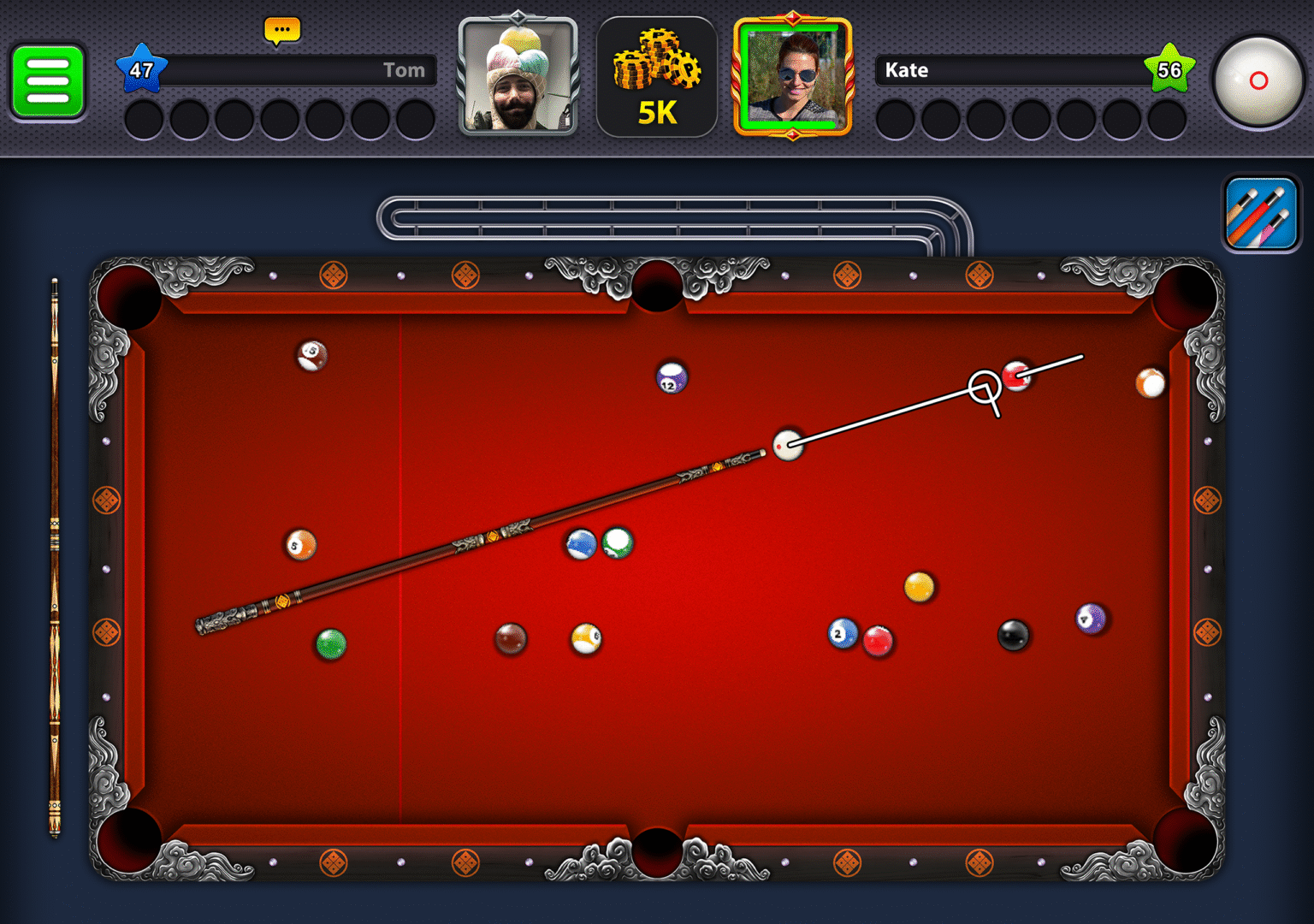The image size is (1314, 924).
Task: Click the 5K chips pot icon
Action: pyautogui.click(x=657, y=75)
